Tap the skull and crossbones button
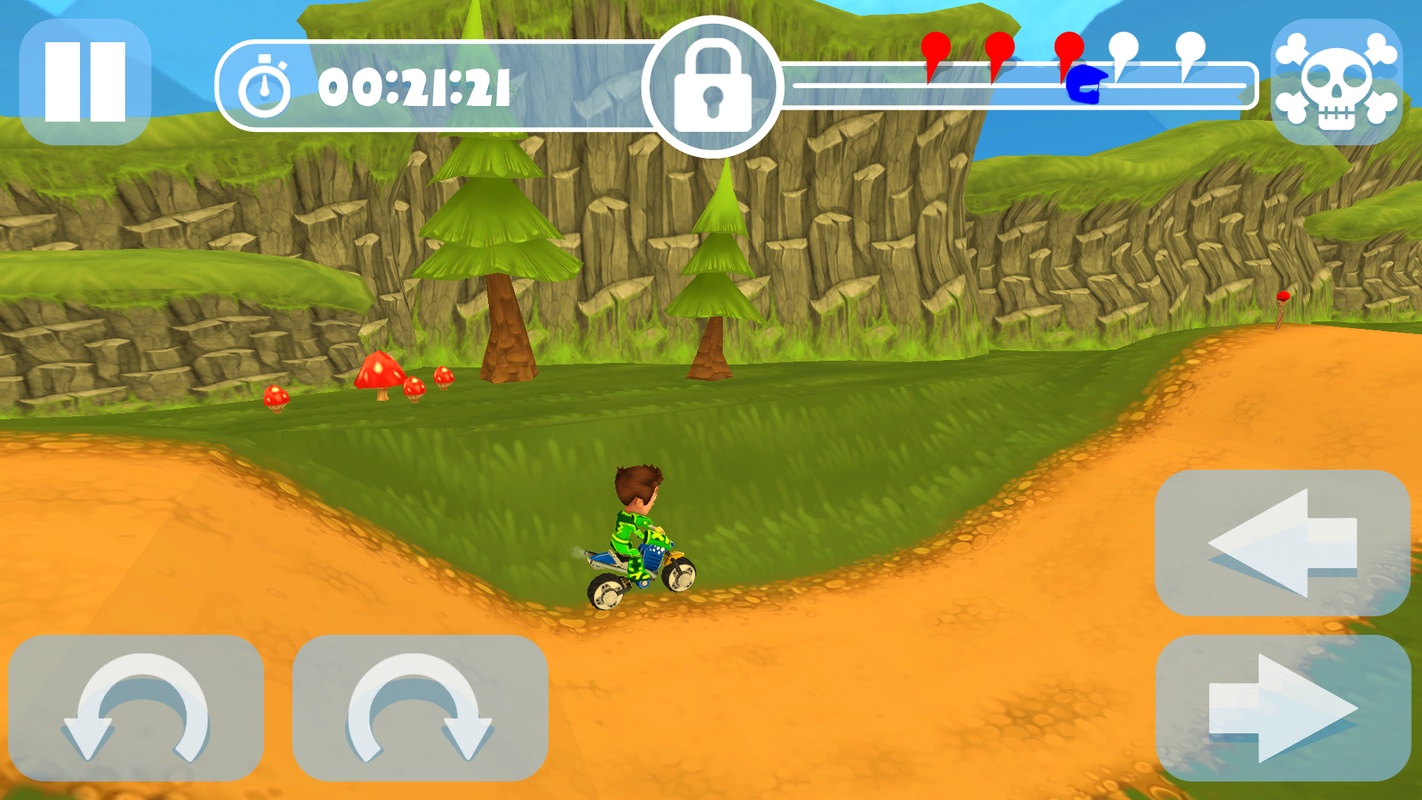 (x=1336, y=82)
